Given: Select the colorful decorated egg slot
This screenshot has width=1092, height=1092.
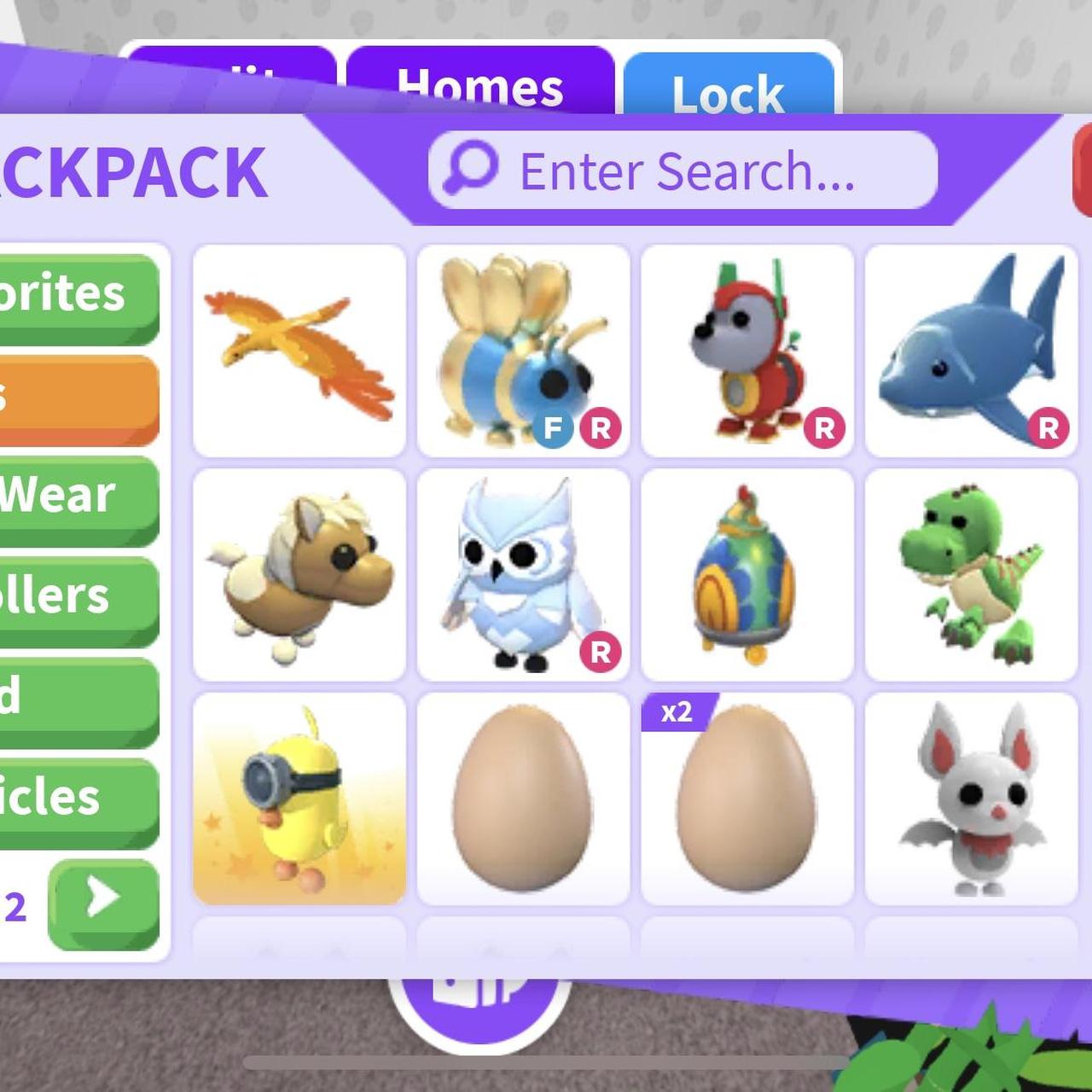Looking at the screenshot, I should coord(747,575).
